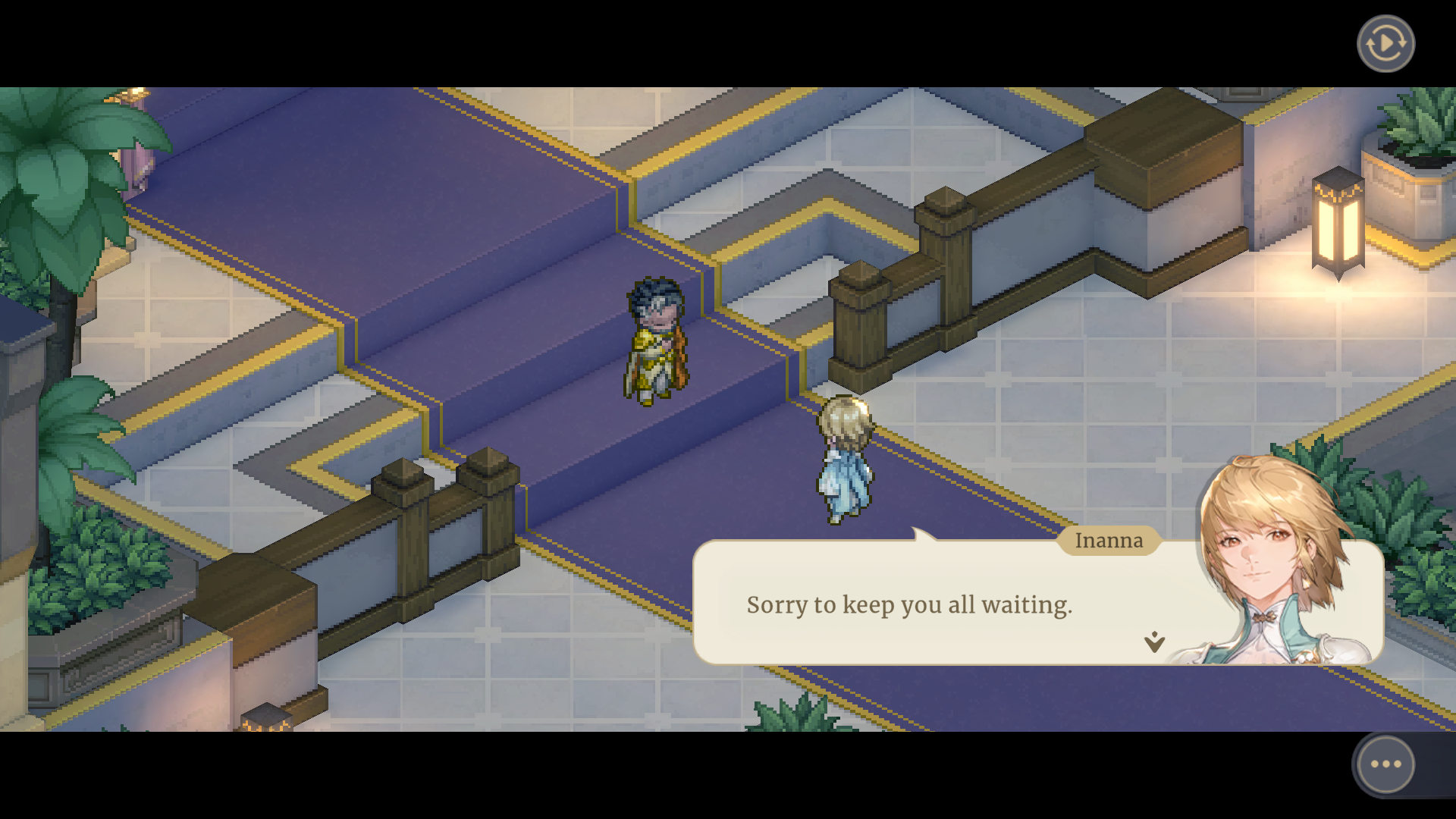Viewport: 1456px width, 819px height.
Task: Open the three-dots options menu
Action: click(1385, 764)
